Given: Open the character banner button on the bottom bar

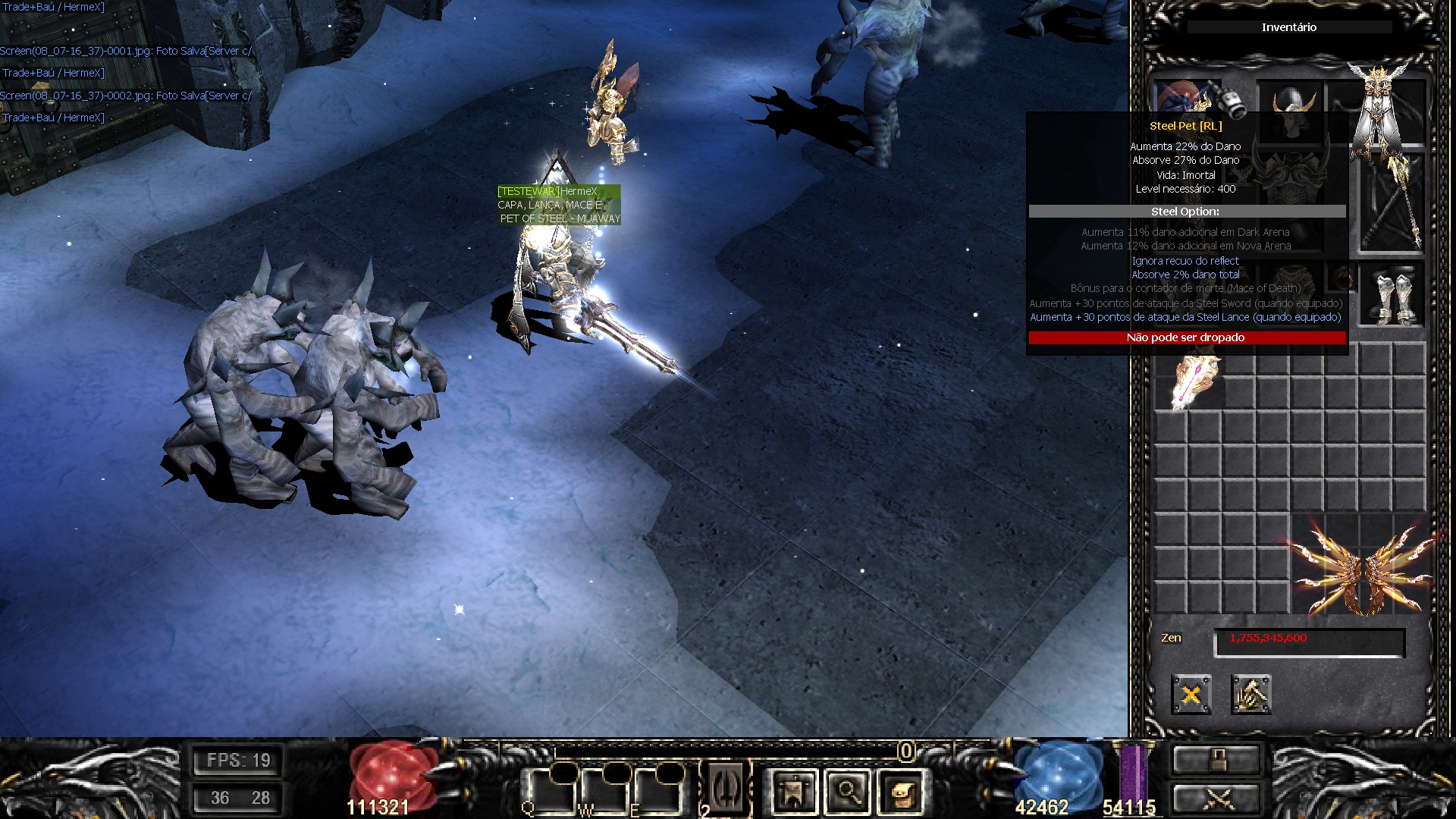Looking at the screenshot, I should point(793,793).
